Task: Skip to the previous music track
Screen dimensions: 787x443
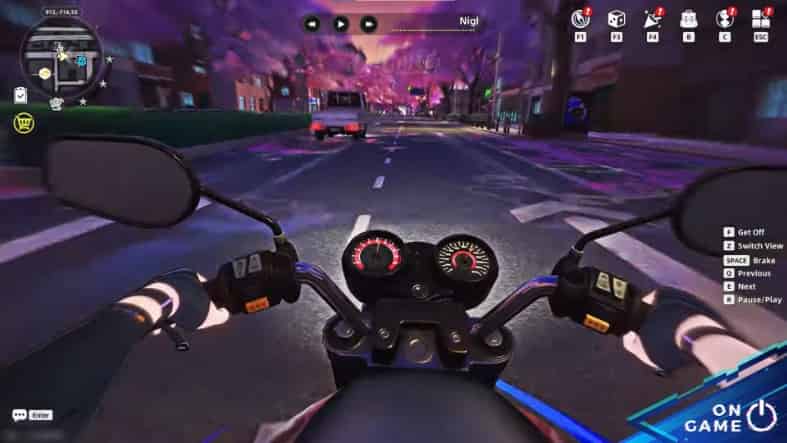Action: (x=313, y=23)
